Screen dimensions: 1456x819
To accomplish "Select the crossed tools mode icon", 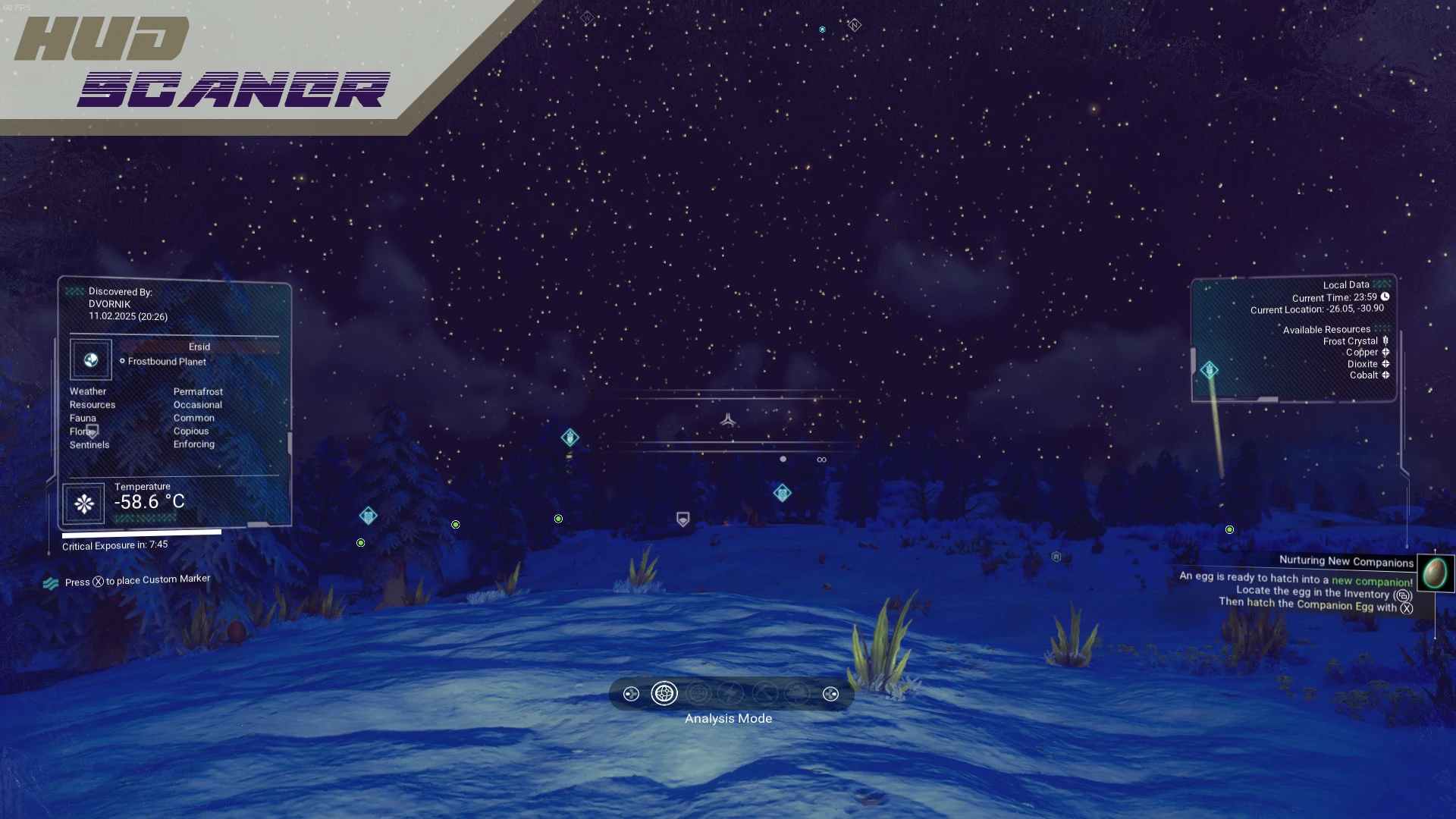I will tap(764, 693).
